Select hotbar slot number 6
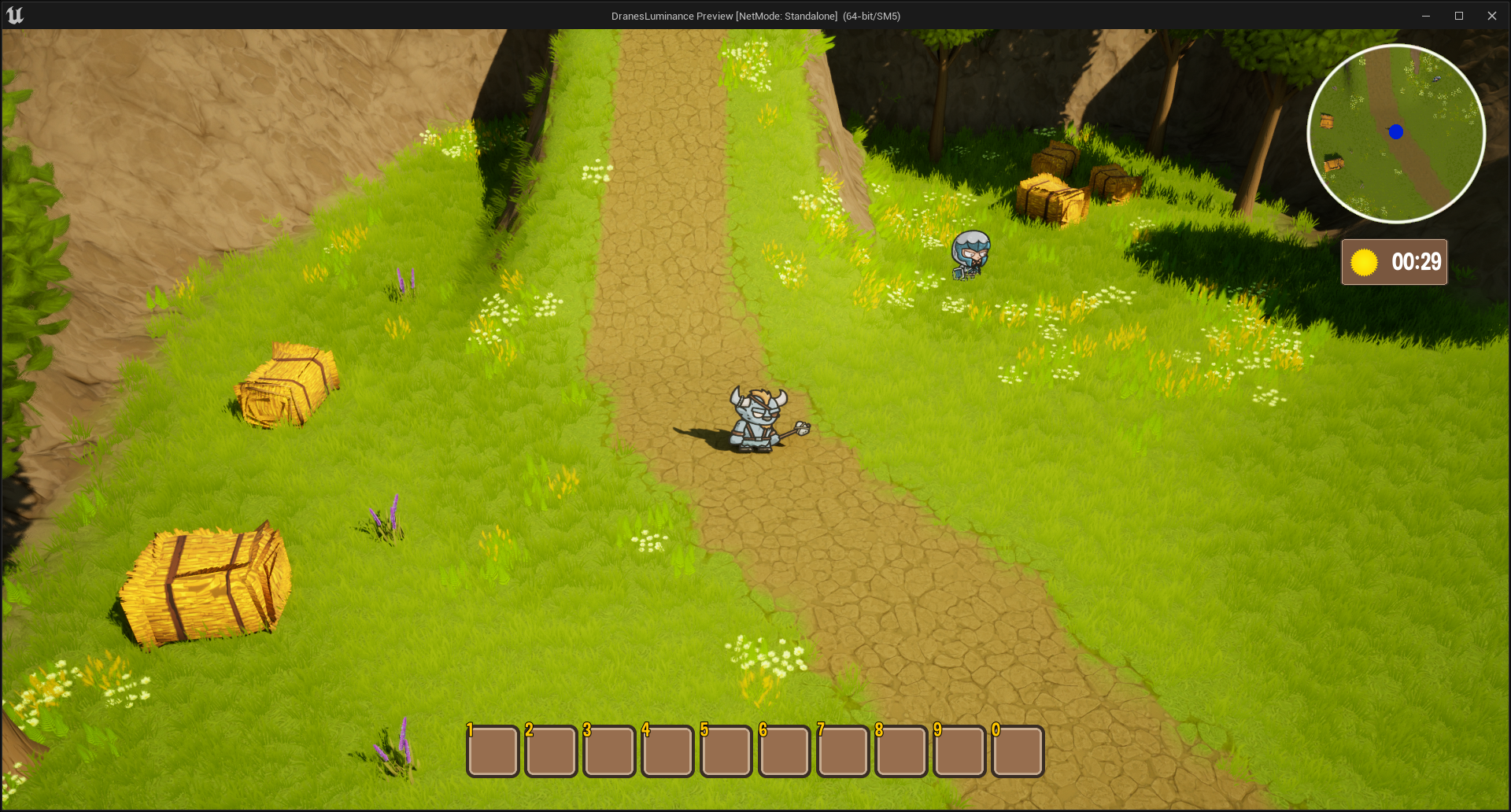The width and height of the screenshot is (1511, 812). (785, 751)
